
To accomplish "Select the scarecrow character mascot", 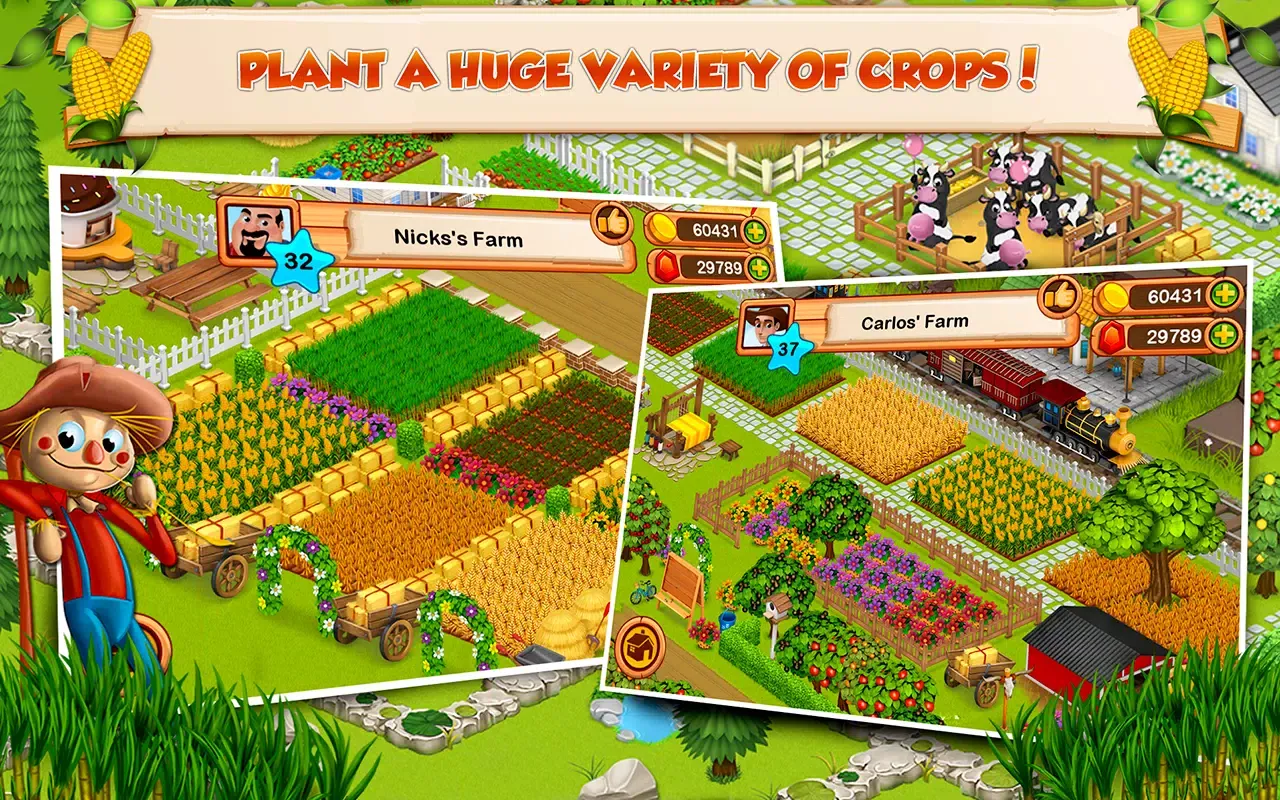I will click(80, 470).
